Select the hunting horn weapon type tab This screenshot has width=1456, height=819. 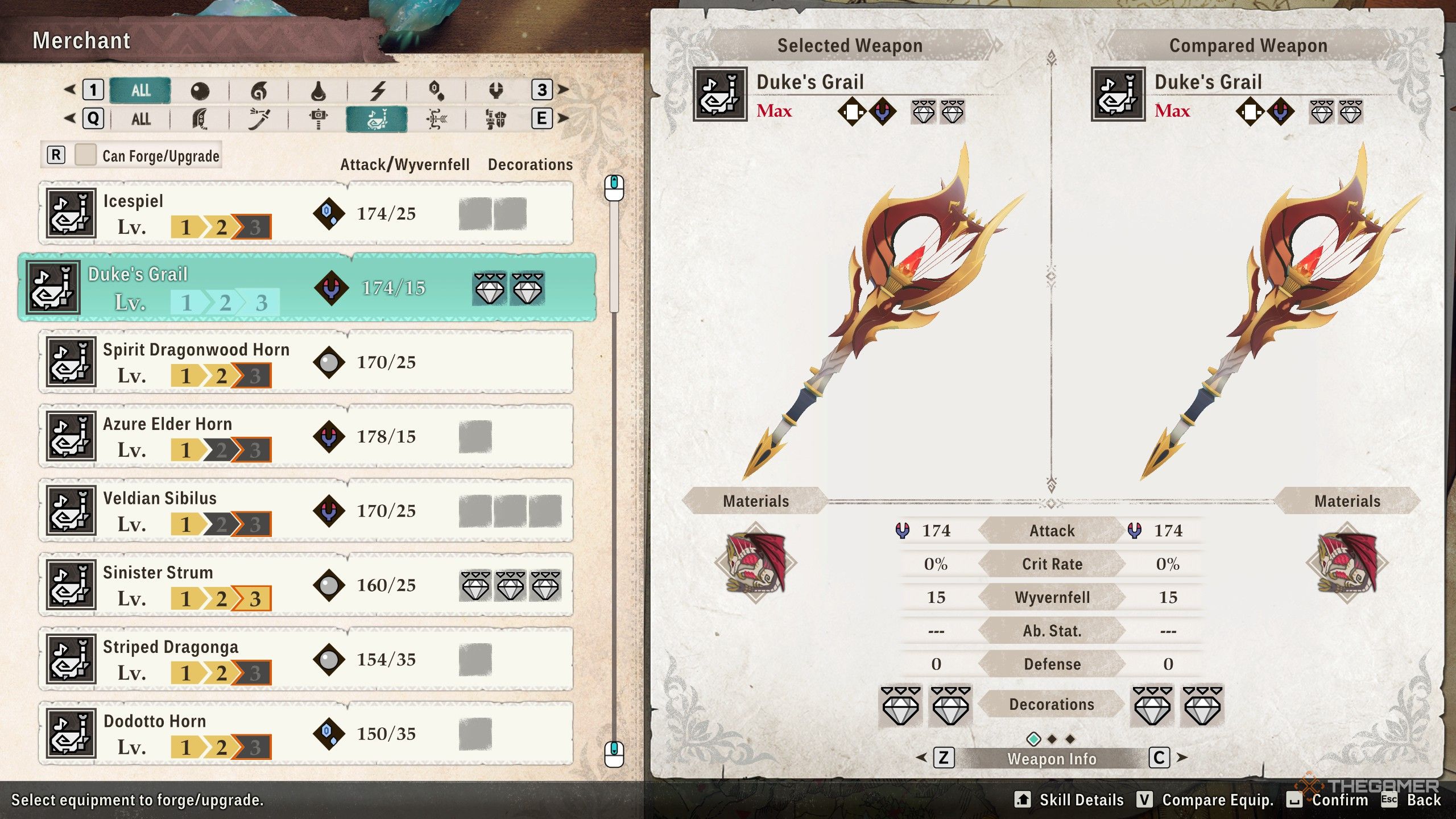coord(377,119)
